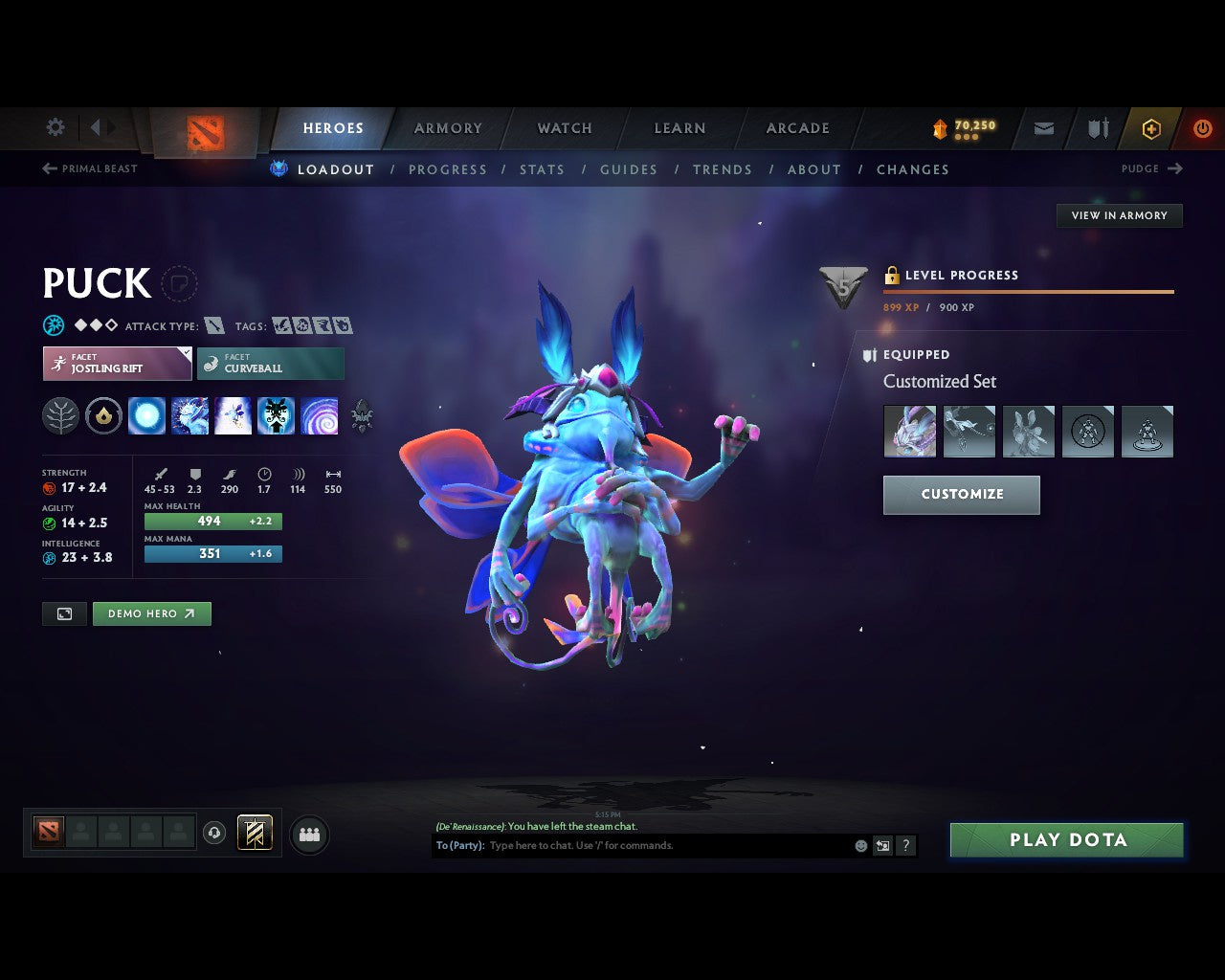Open the ARCADE menu

click(x=797, y=127)
